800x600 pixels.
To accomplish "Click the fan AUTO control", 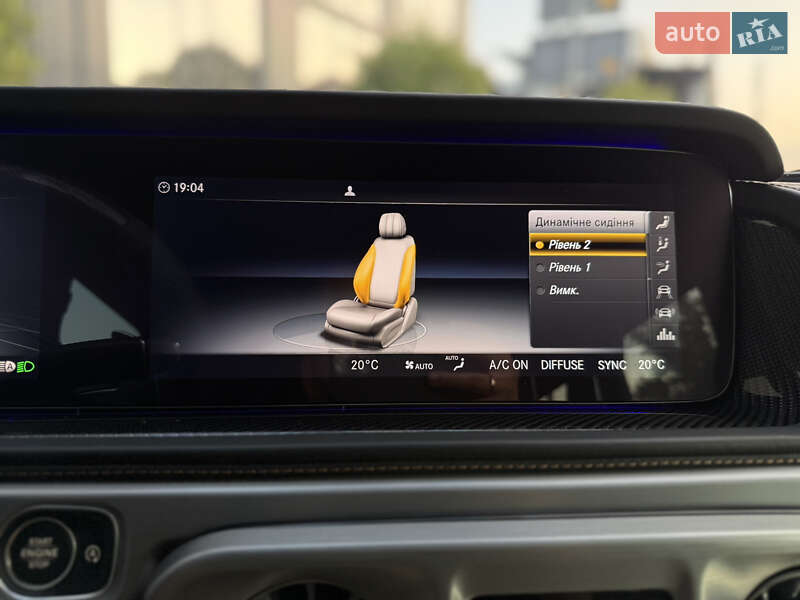I will point(419,366).
